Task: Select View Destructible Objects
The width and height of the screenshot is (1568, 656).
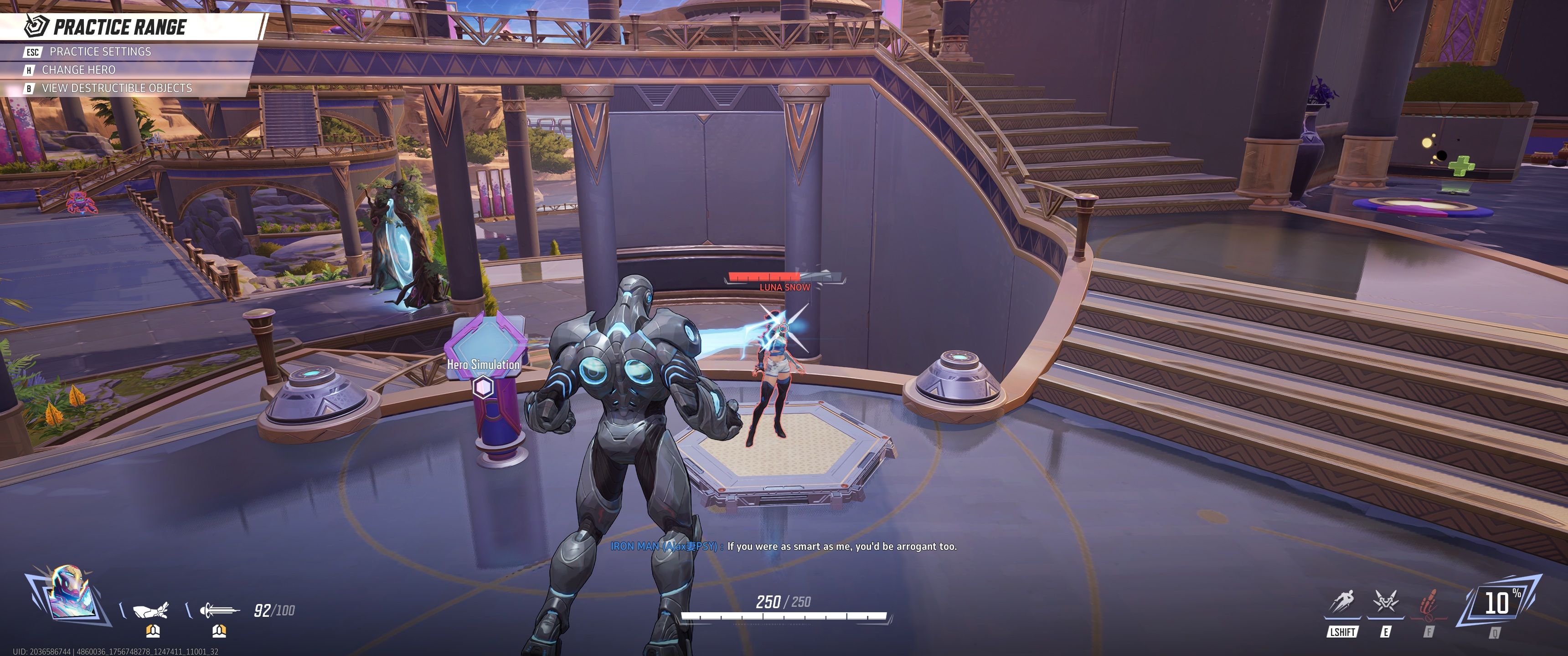Action: tap(116, 88)
